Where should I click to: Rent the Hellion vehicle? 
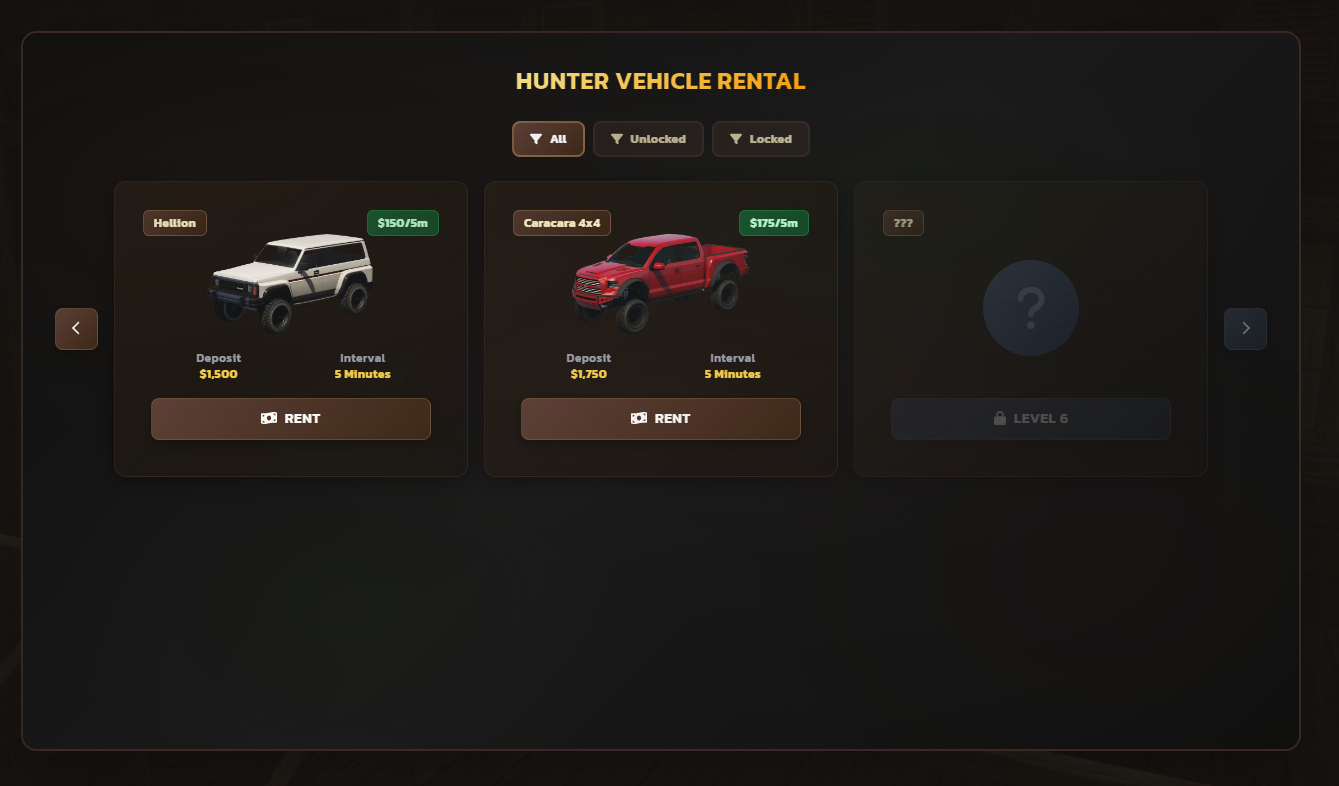click(290, 419)
